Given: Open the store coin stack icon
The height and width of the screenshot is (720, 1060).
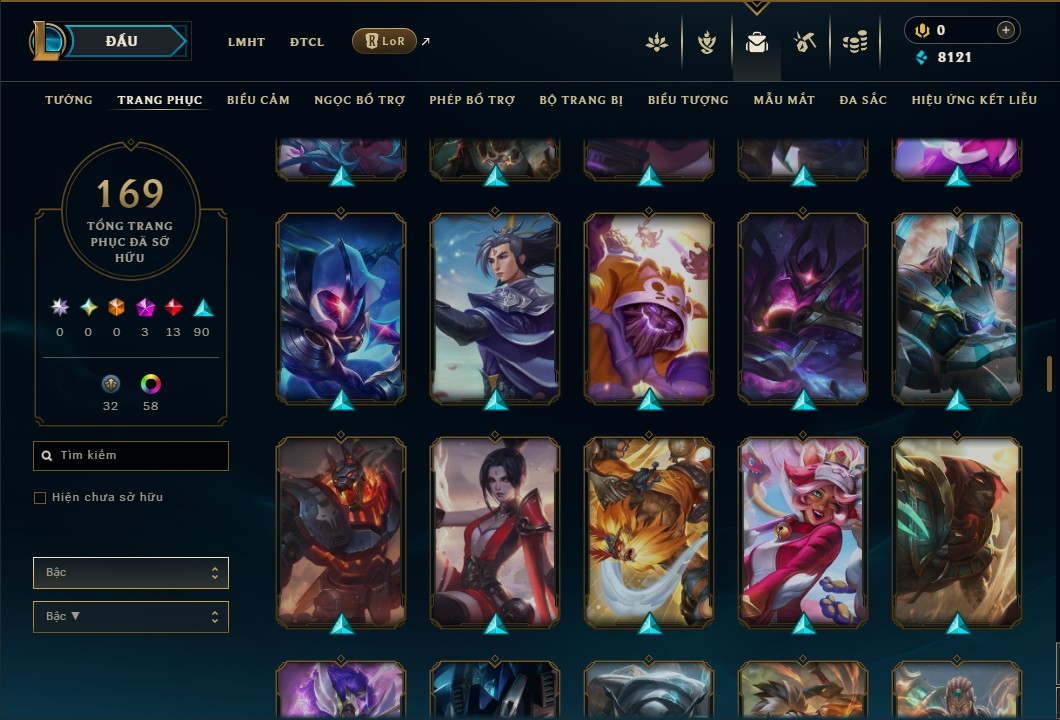Looking at the screenshot, I should coord(854,42).
